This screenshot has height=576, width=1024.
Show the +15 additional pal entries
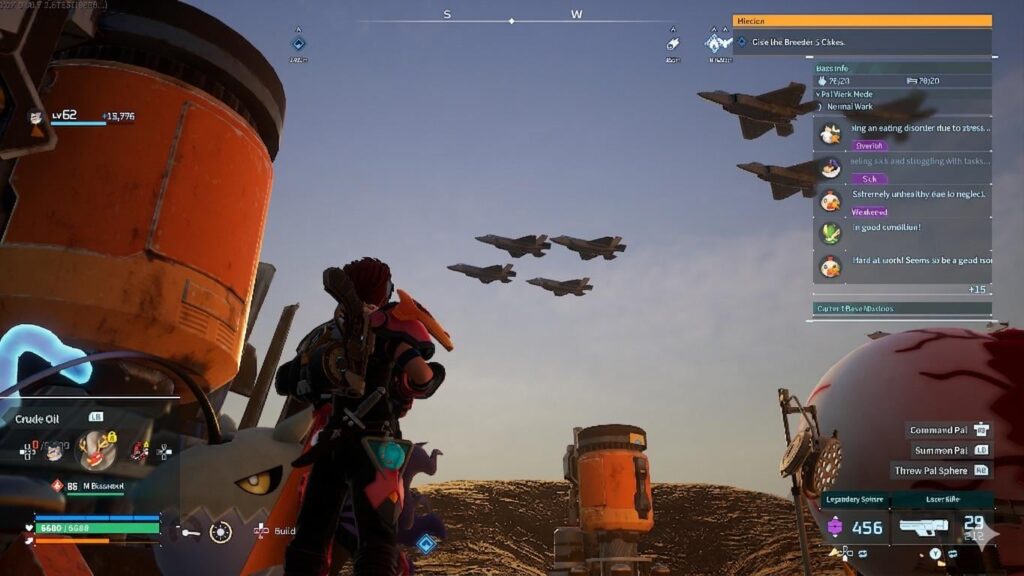pyautogui.click(x=977, y=289)
